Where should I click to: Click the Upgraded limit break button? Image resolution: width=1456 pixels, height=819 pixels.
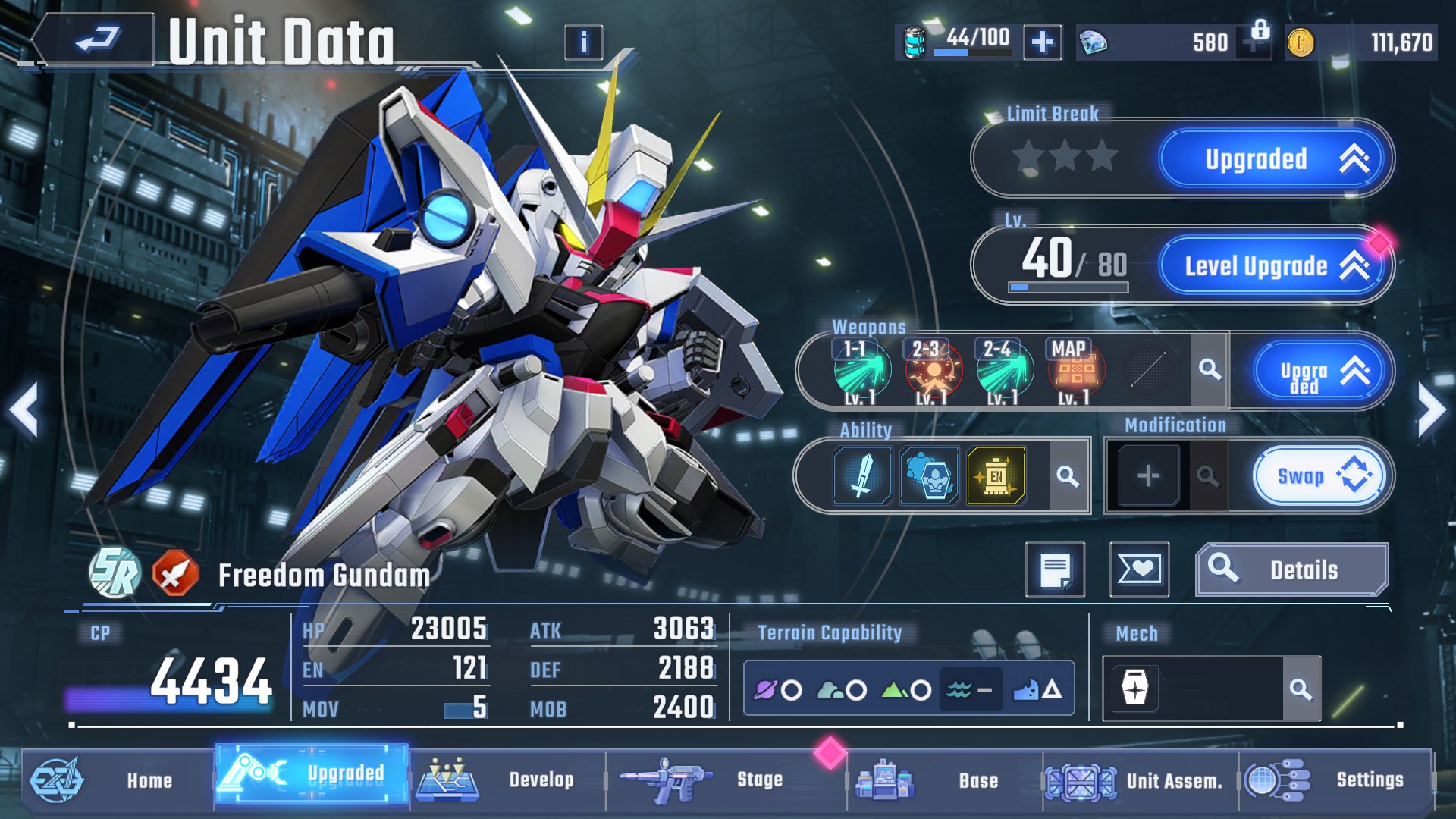pos(1272,158)
